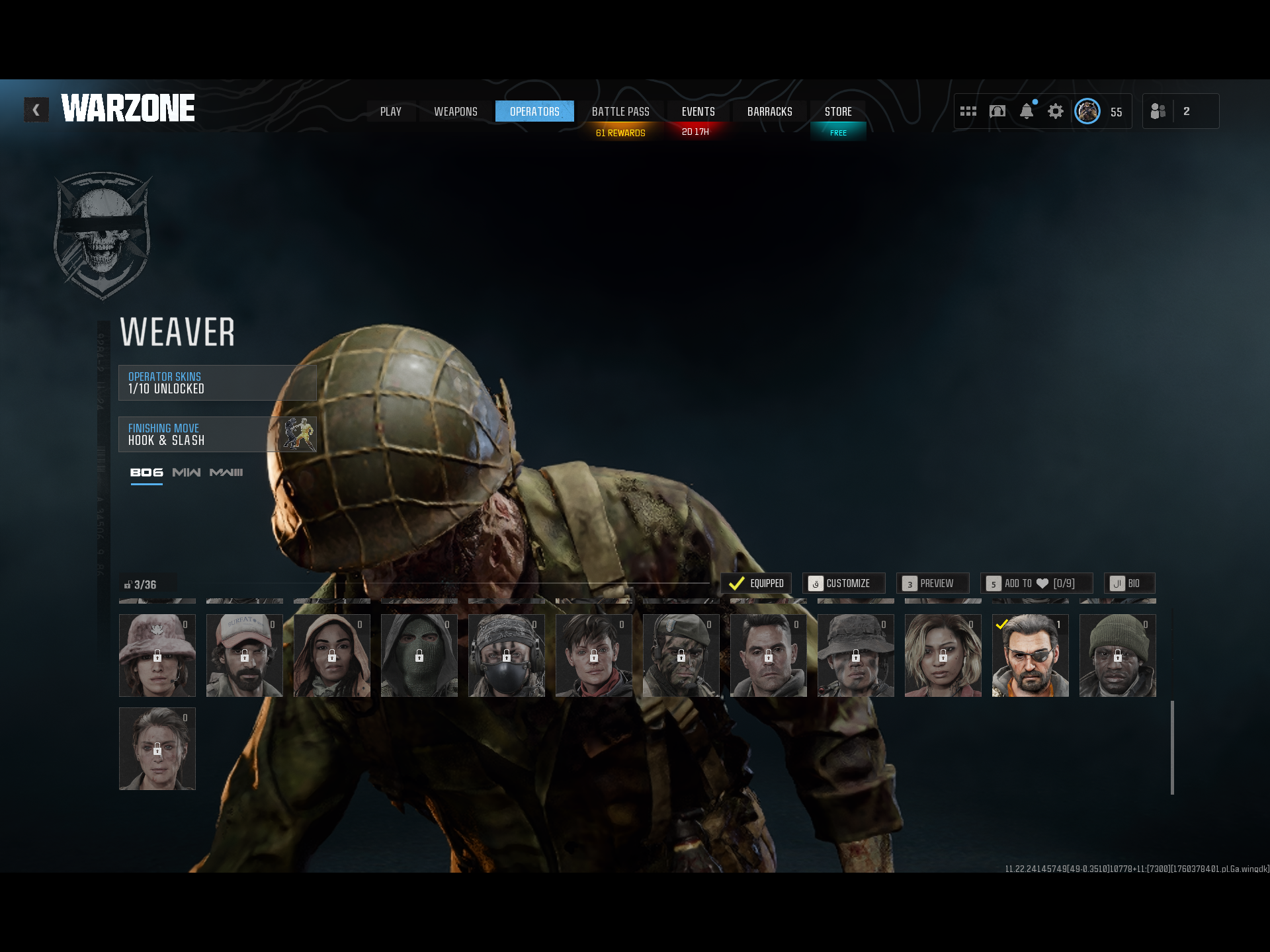Open the Weapons tab

pyautogui.click(x=456, y=112)
